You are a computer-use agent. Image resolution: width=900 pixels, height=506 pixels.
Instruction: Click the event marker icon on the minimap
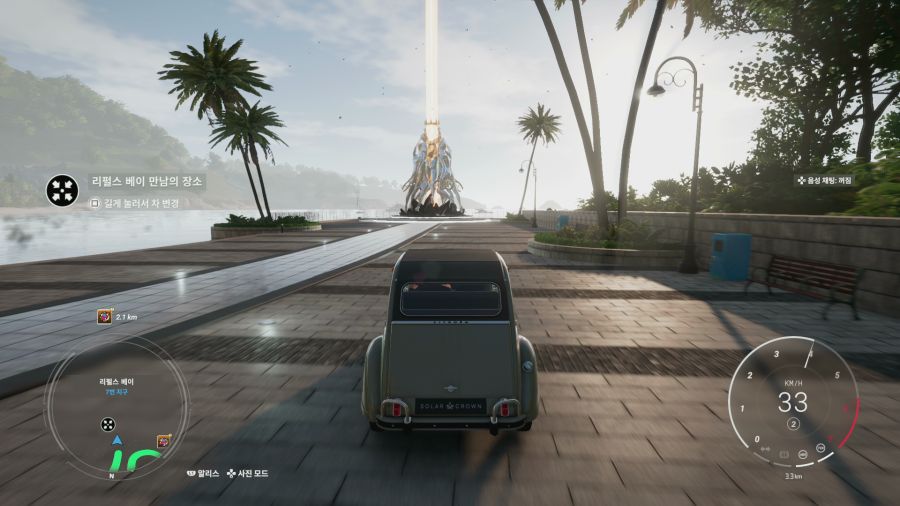coord(163,441)
